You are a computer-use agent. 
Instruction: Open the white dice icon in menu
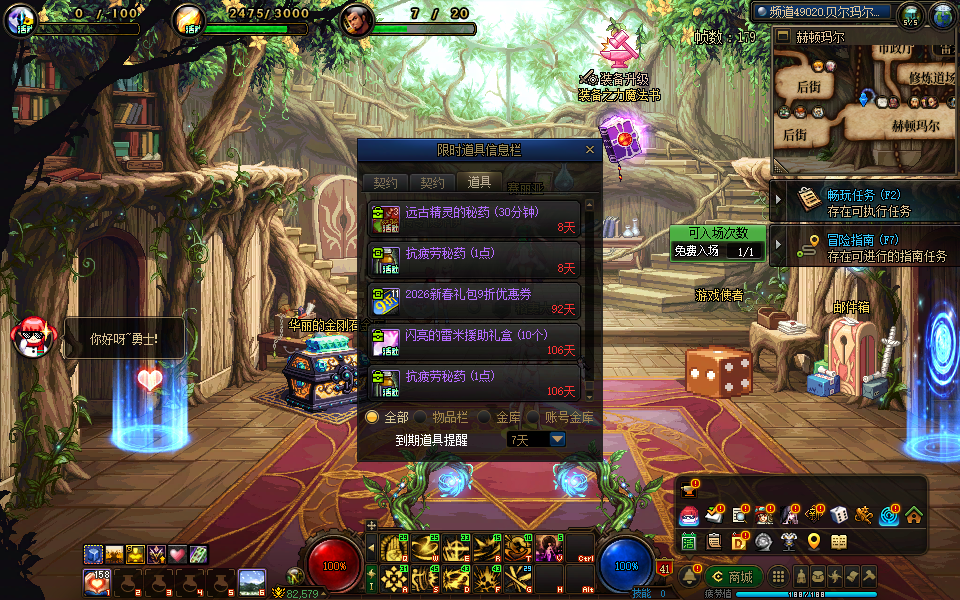coord(839,516)
